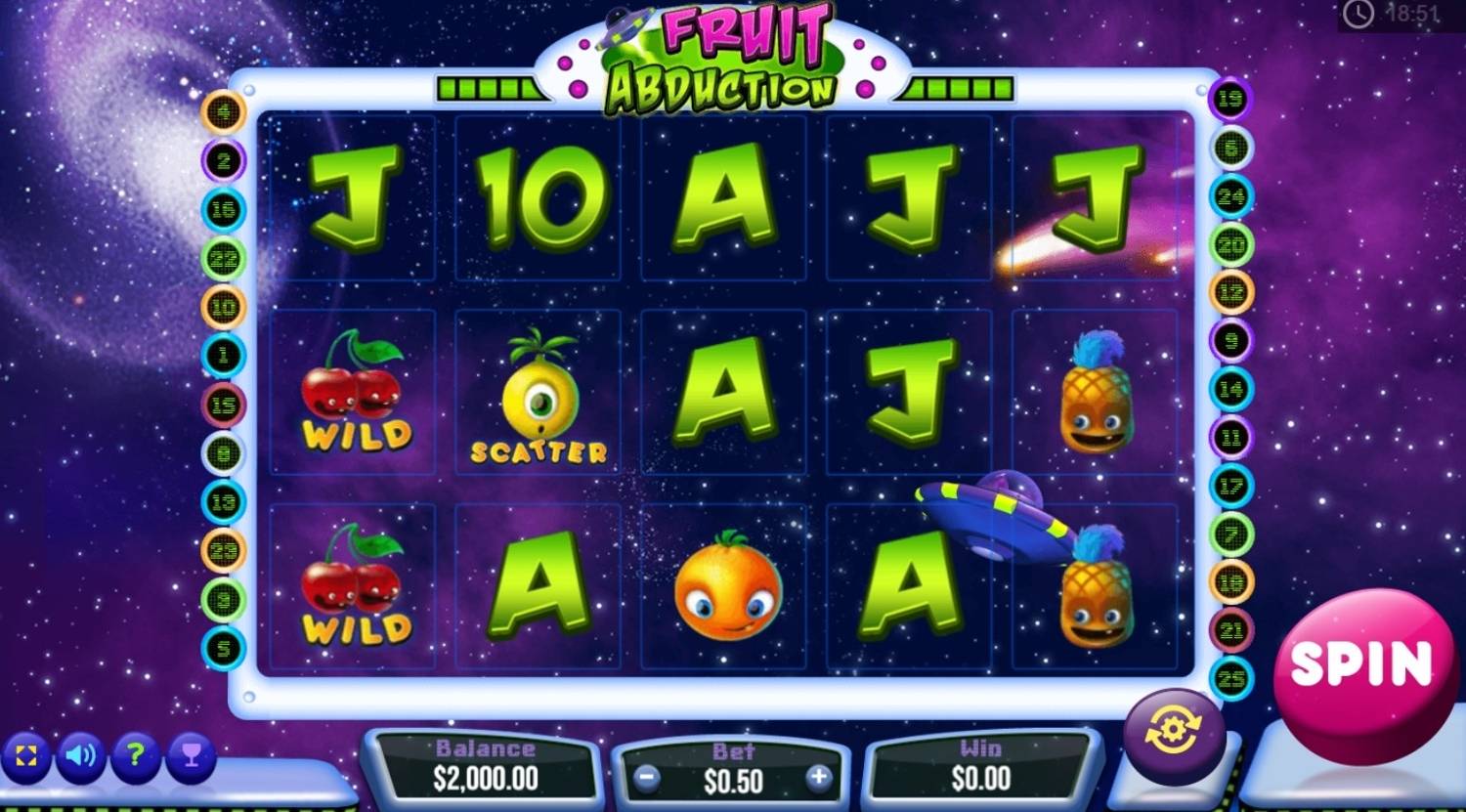Decrease the bet with the minus button
Screen dimensions: 1466x812
click(646, 778)
